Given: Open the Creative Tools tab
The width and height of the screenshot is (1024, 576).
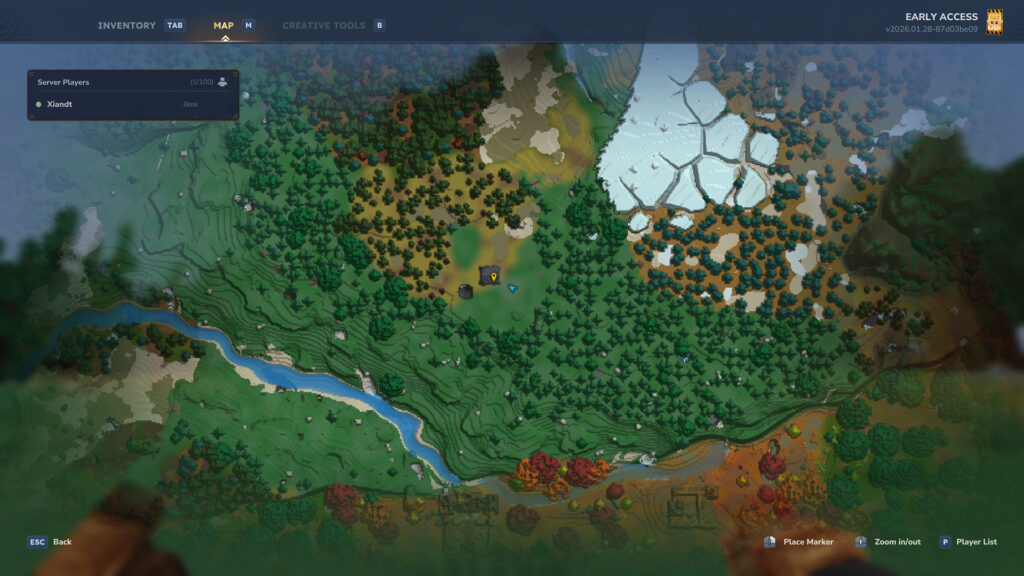Looking at the screenshot, I should [x=323, y=25].
